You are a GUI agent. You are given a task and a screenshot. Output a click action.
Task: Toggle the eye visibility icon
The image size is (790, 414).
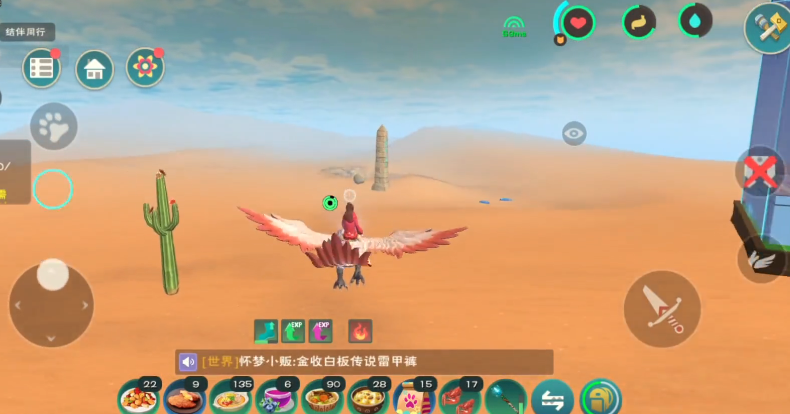tap(574, 133)
